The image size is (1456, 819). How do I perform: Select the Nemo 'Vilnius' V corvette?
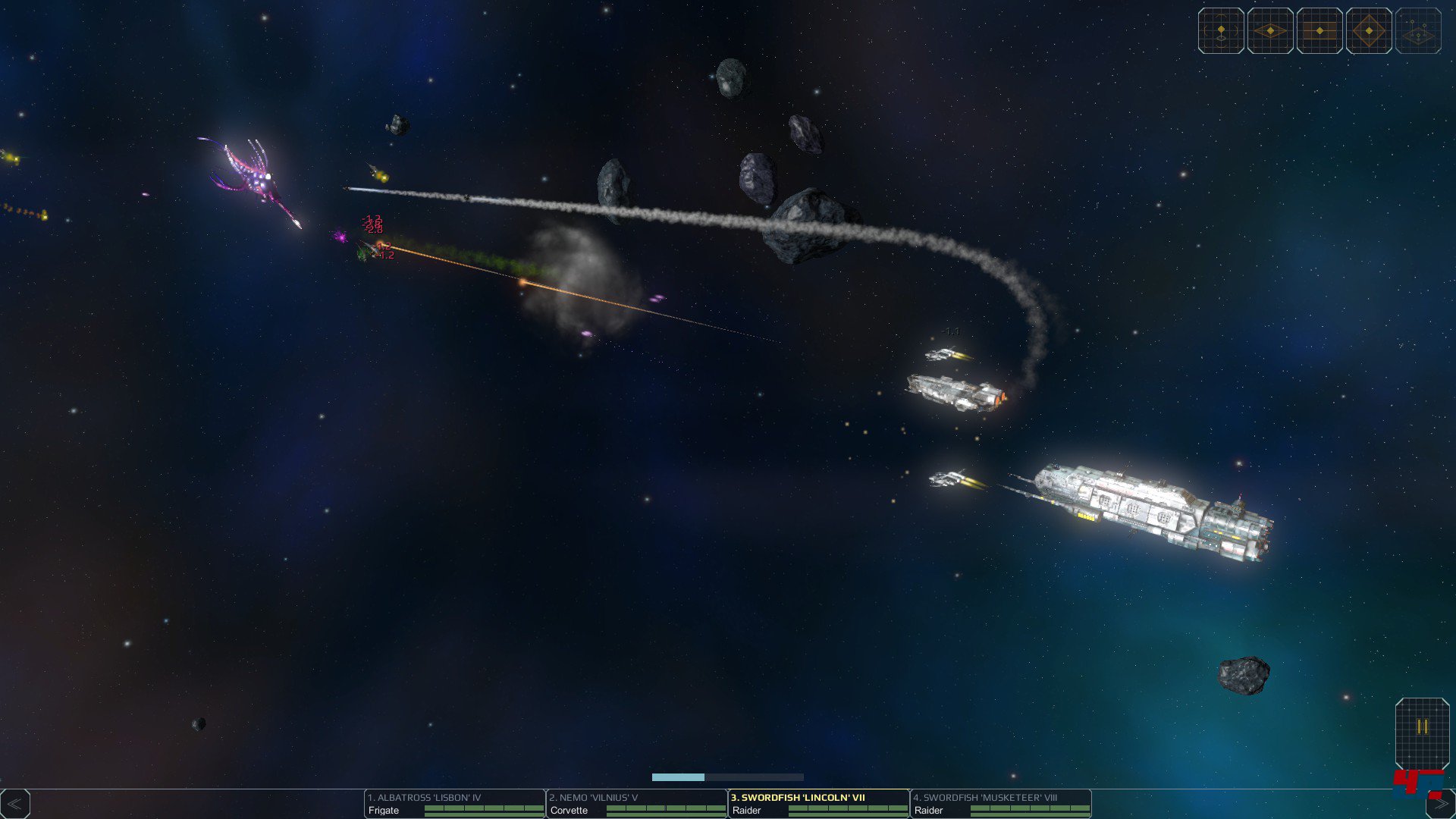tap(636, 804)
